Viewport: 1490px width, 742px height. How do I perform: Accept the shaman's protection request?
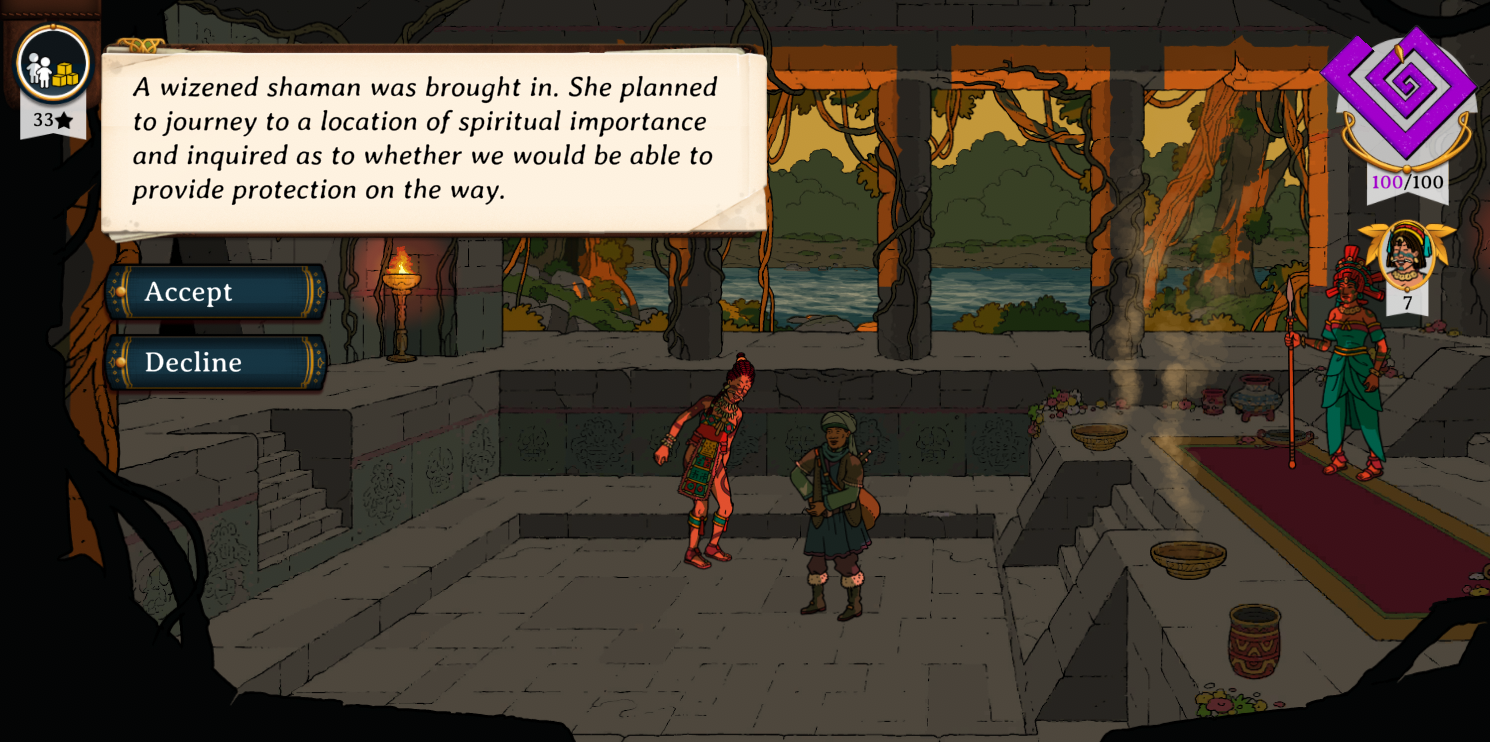216,292
